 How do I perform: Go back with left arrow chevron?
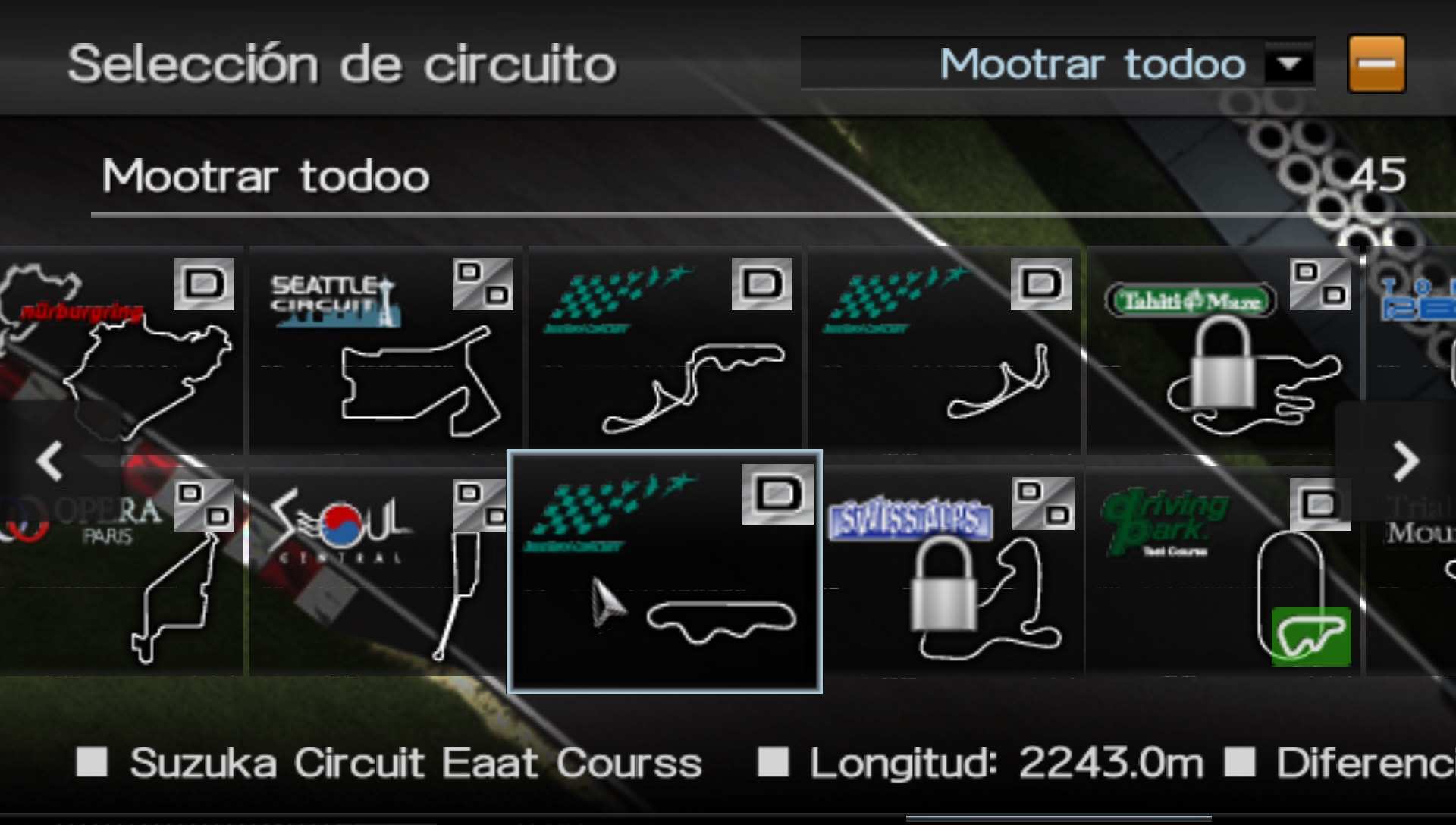50,461
